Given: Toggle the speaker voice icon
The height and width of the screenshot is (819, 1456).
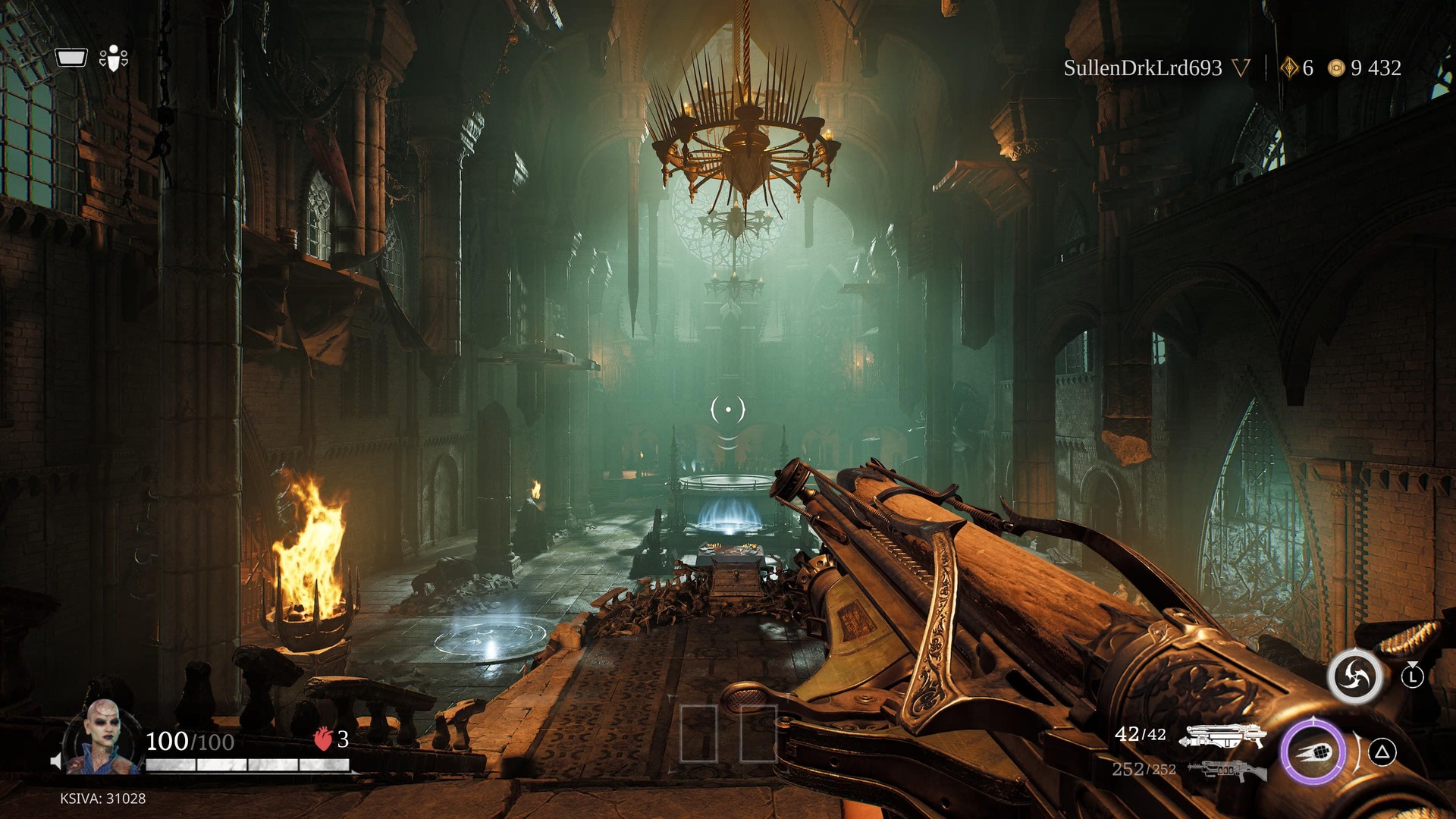Looking at the screenshot, I should click(55, 761).
